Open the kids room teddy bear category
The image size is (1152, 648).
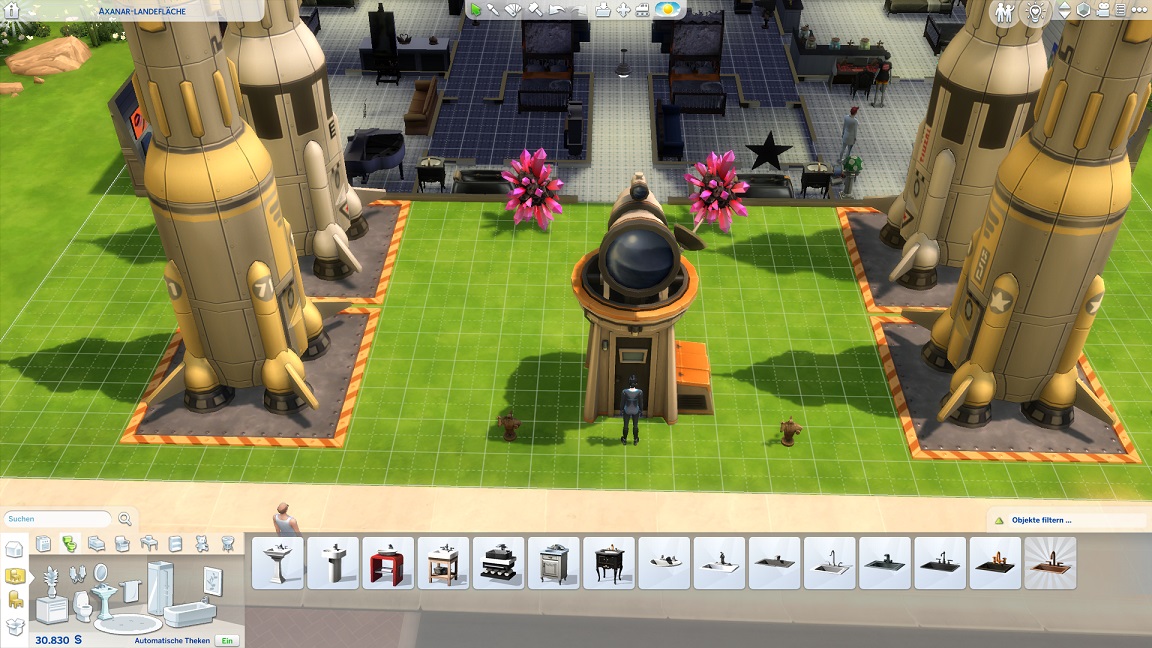[201, 544]
